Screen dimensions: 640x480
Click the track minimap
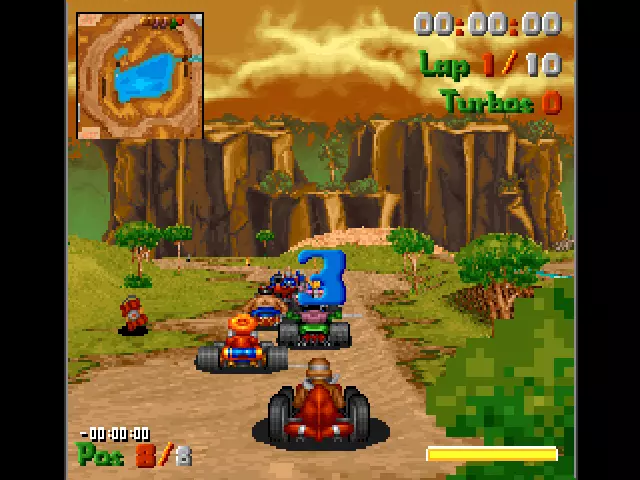tap(140, 76)
